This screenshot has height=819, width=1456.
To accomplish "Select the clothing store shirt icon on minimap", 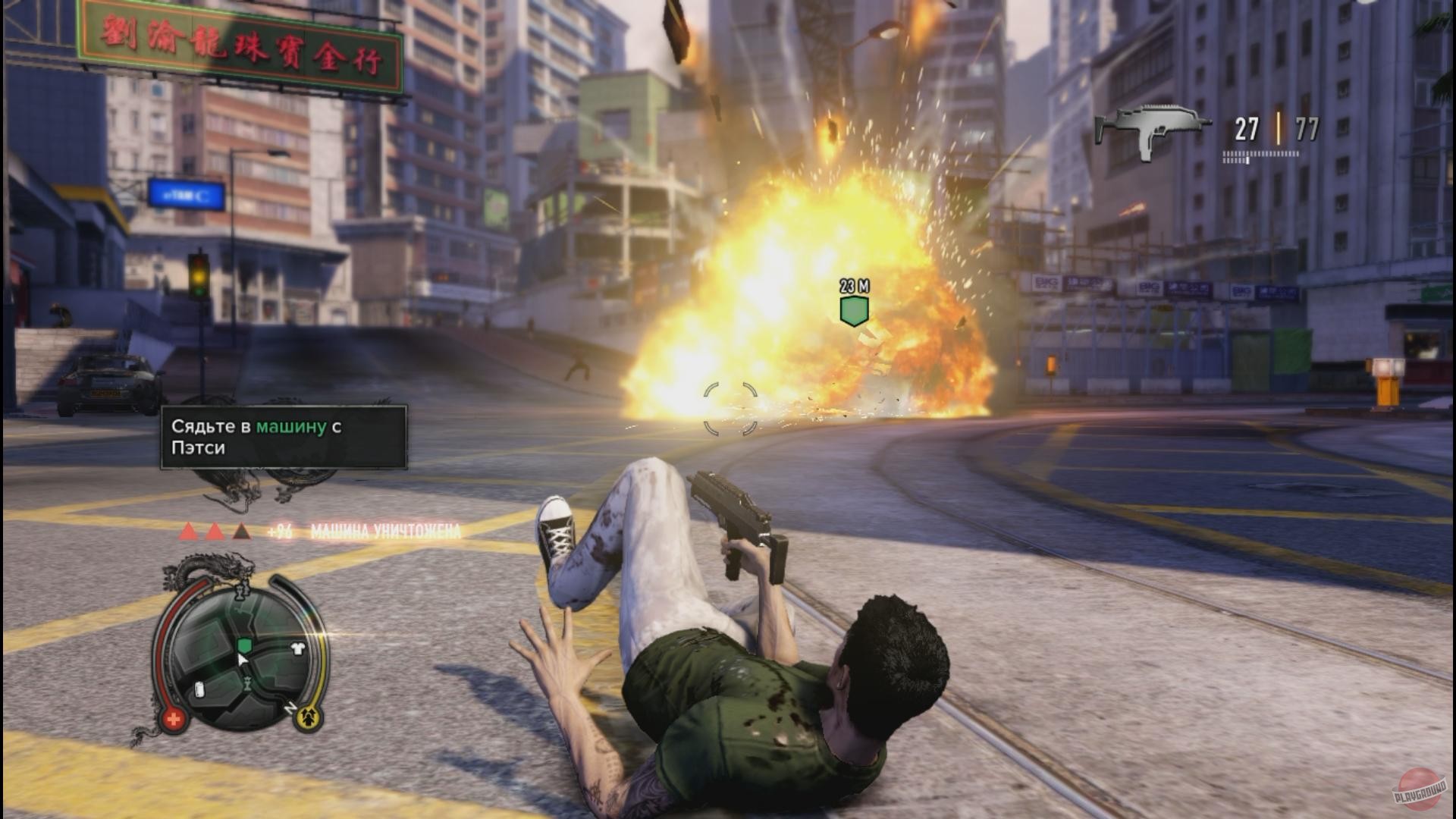I will click(297, 648).
